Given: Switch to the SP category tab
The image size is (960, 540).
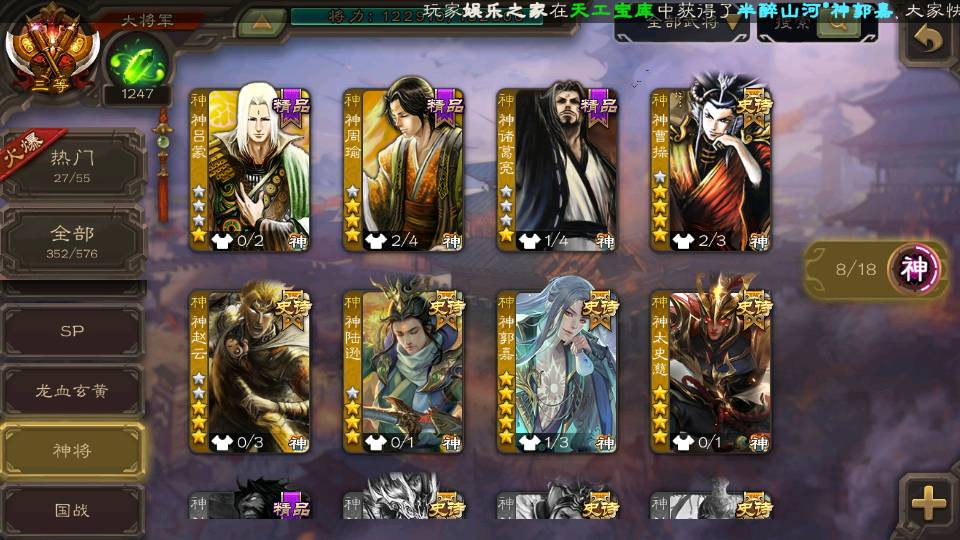Looking at the screenshot, I should point(72,331).
